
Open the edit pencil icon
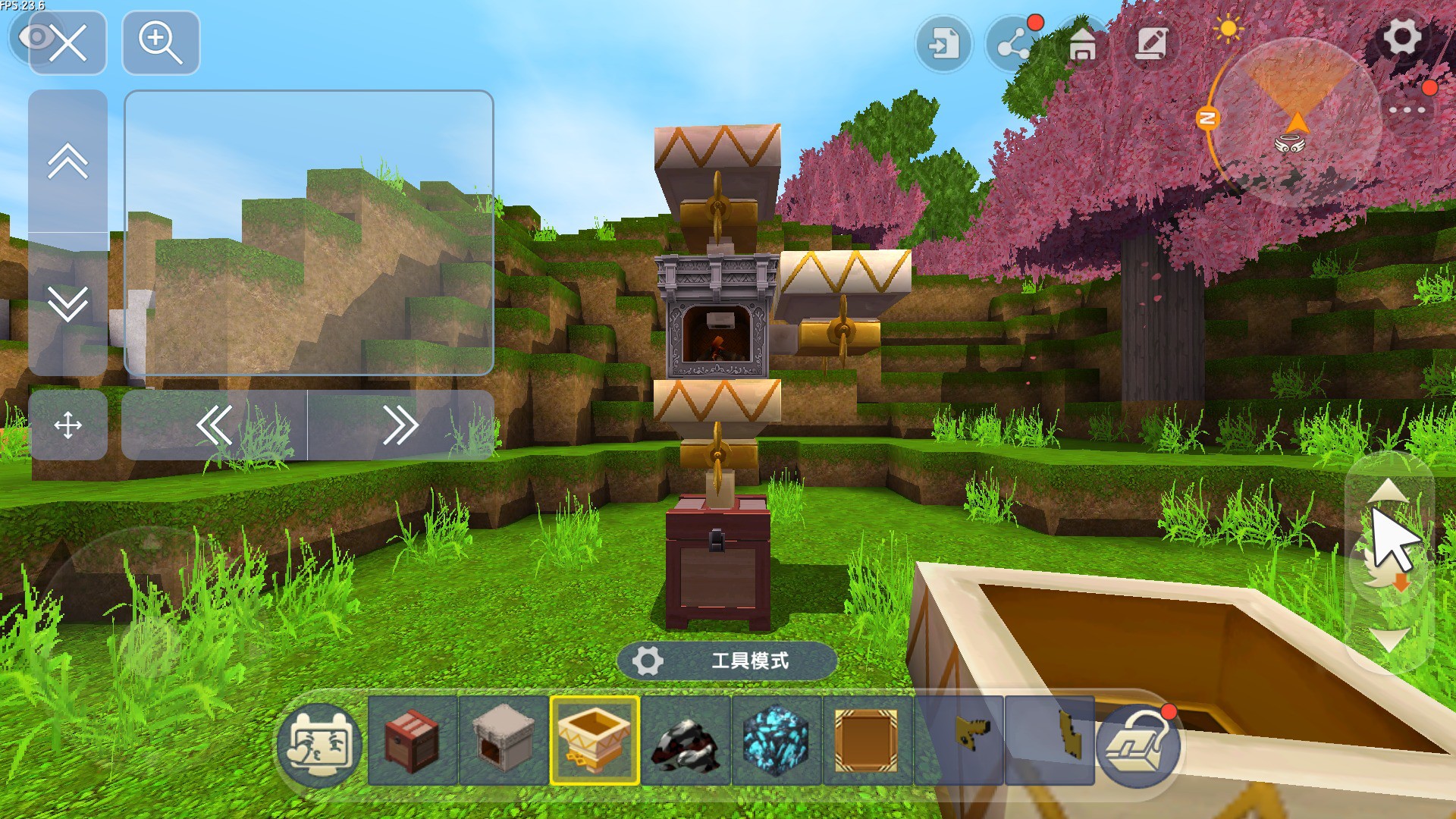point(1151,44)
